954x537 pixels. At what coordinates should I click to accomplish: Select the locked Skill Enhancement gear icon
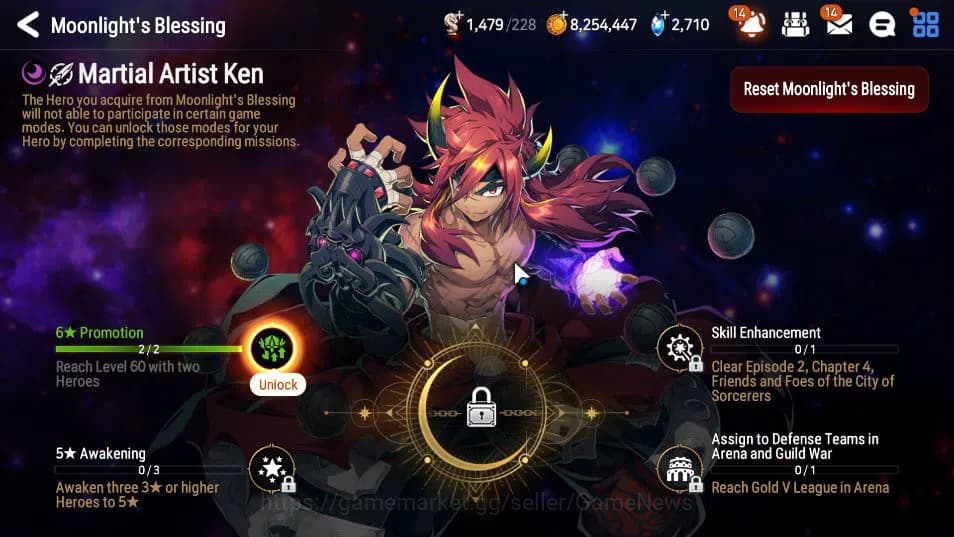point(681,349)
